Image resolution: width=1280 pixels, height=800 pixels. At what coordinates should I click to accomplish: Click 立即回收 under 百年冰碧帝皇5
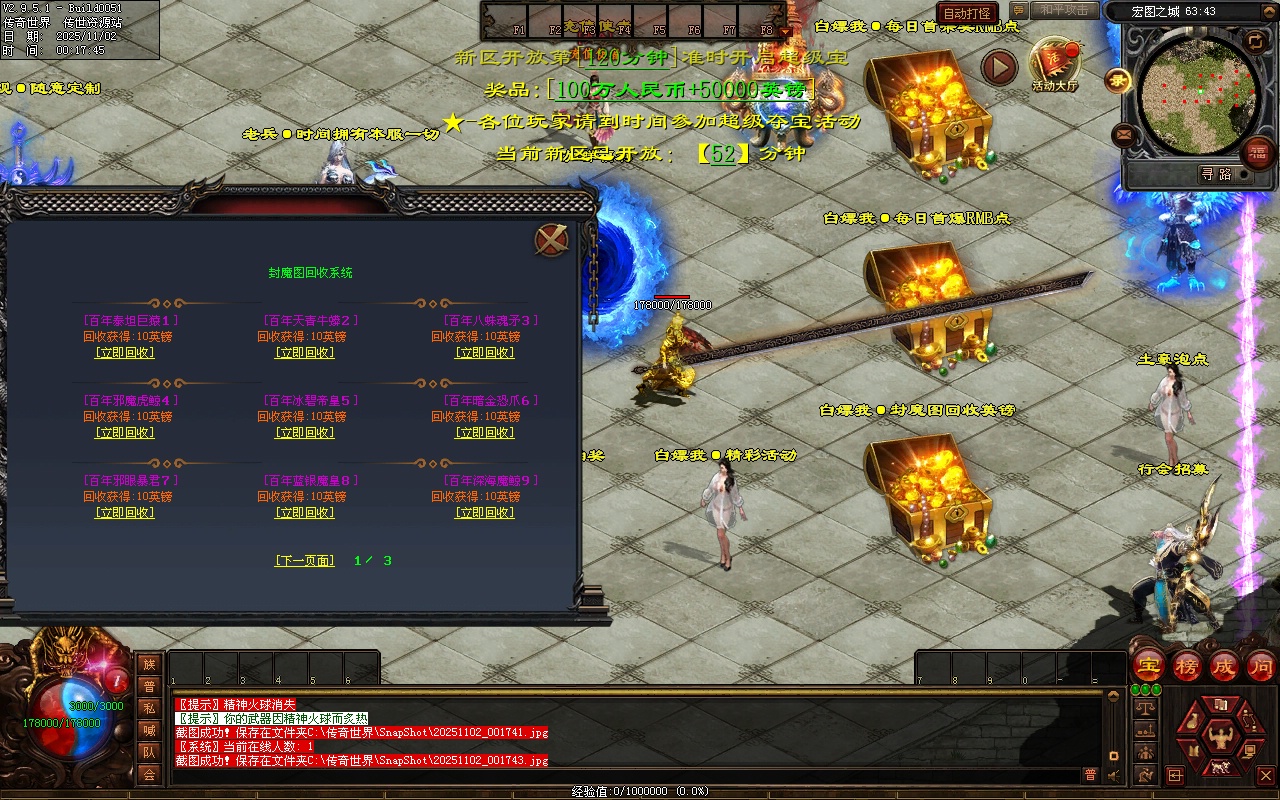[305, 433]
